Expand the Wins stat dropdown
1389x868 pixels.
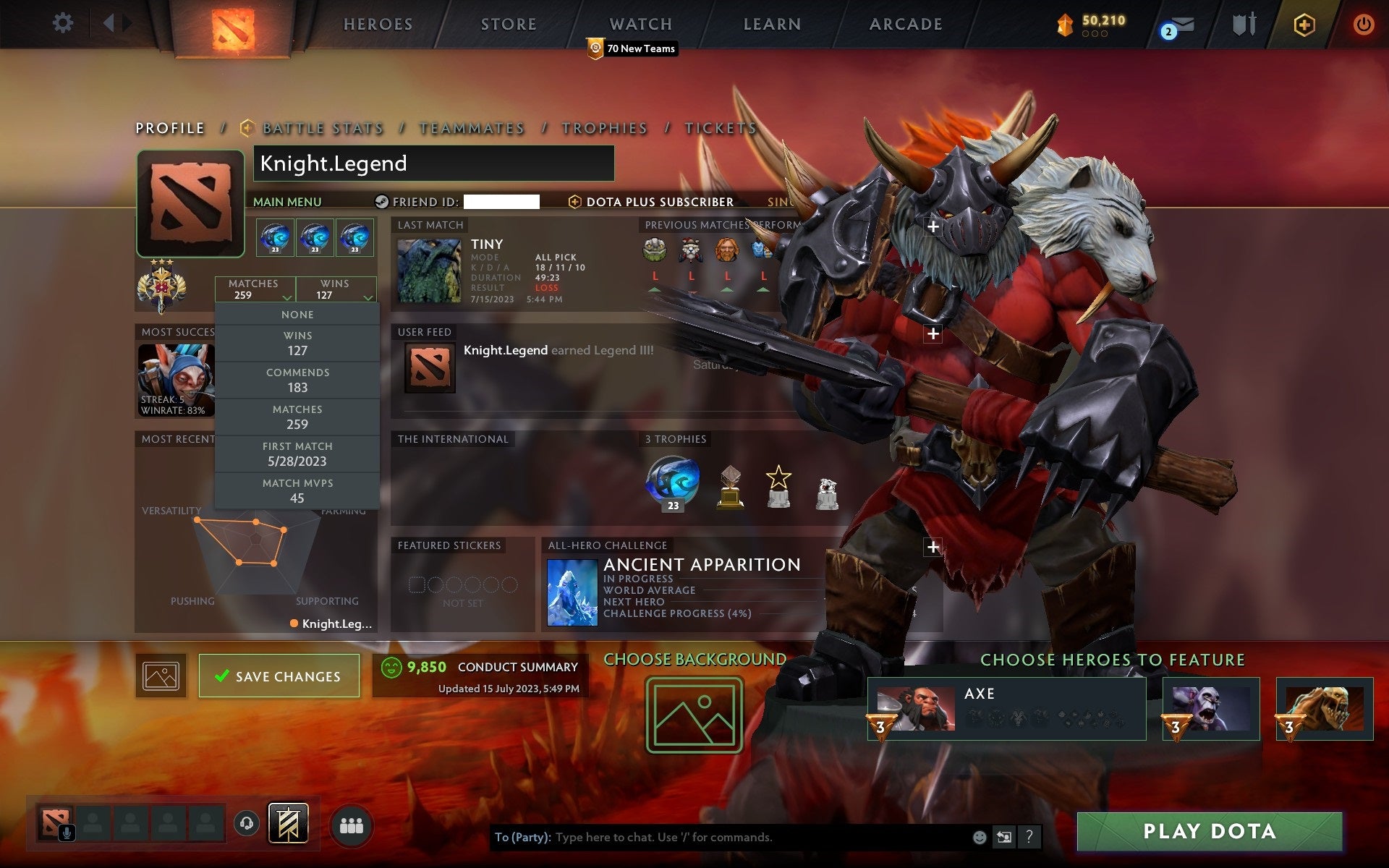(x=368, y=297)
